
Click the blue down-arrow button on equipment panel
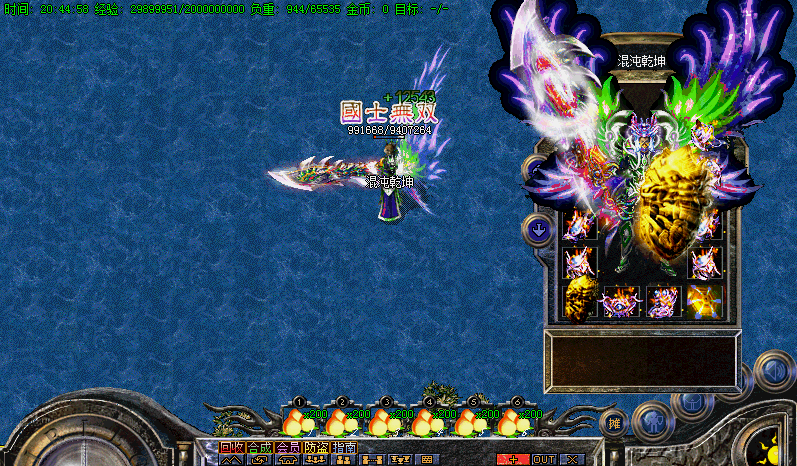(x=539, y=231)
